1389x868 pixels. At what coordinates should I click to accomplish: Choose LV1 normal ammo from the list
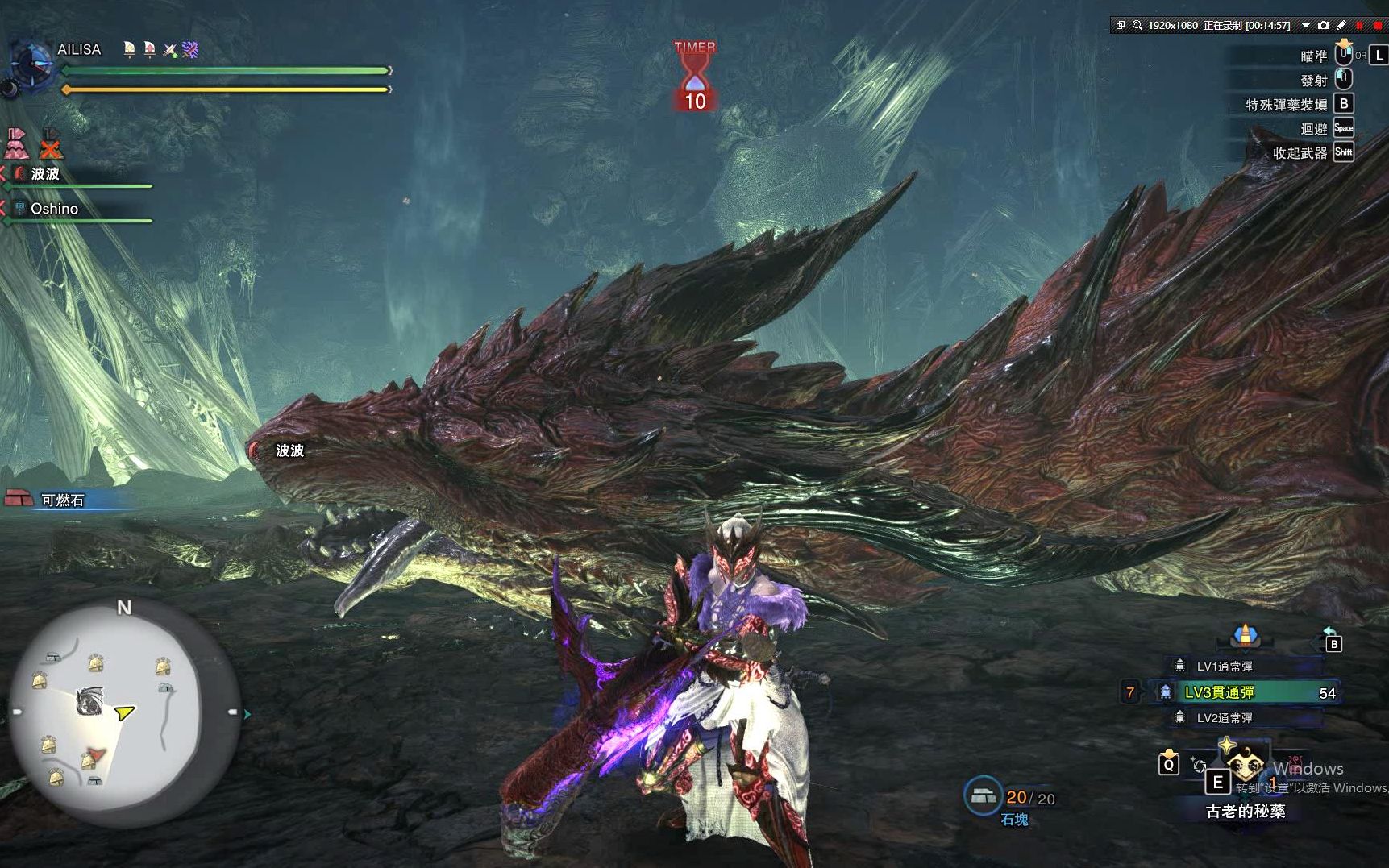pyautogui.click(x=1224, y=667)
